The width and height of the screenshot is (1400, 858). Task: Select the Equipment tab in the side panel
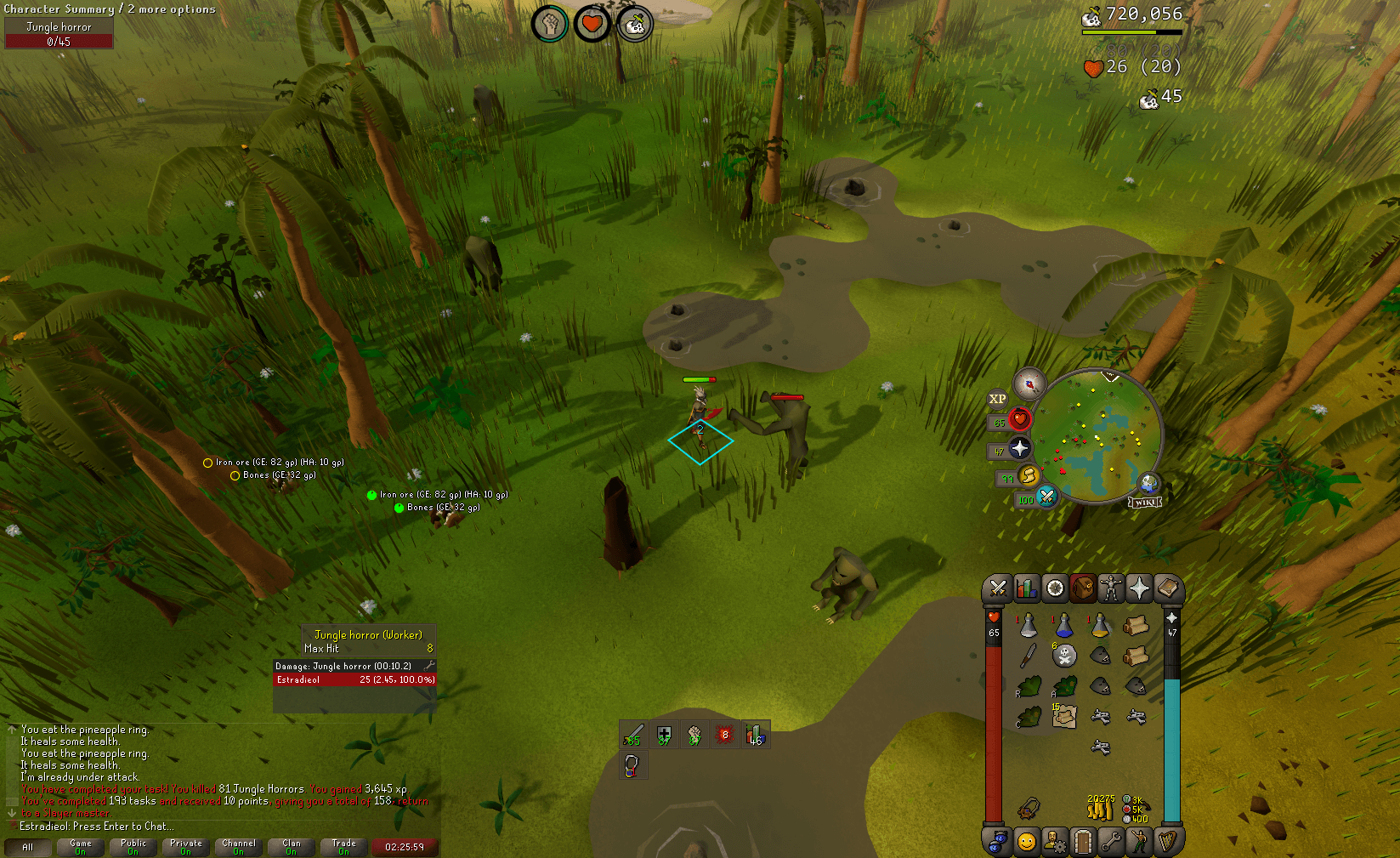(1111, 588)
